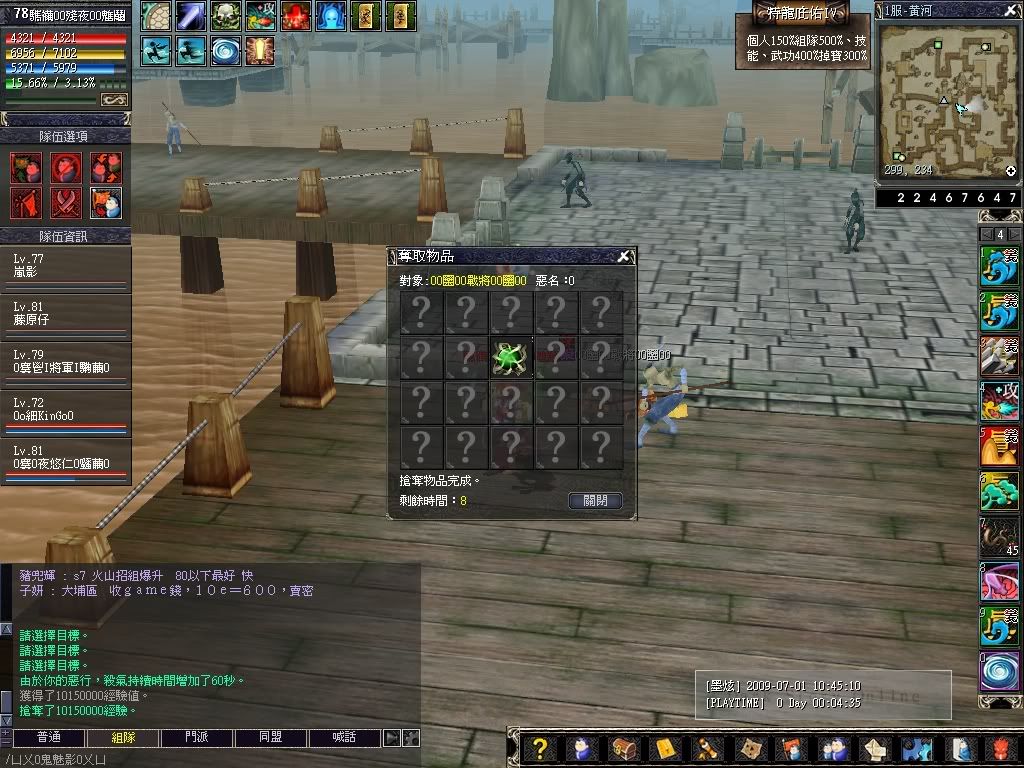Open settings with the blue gear icon

coord(917,748)
